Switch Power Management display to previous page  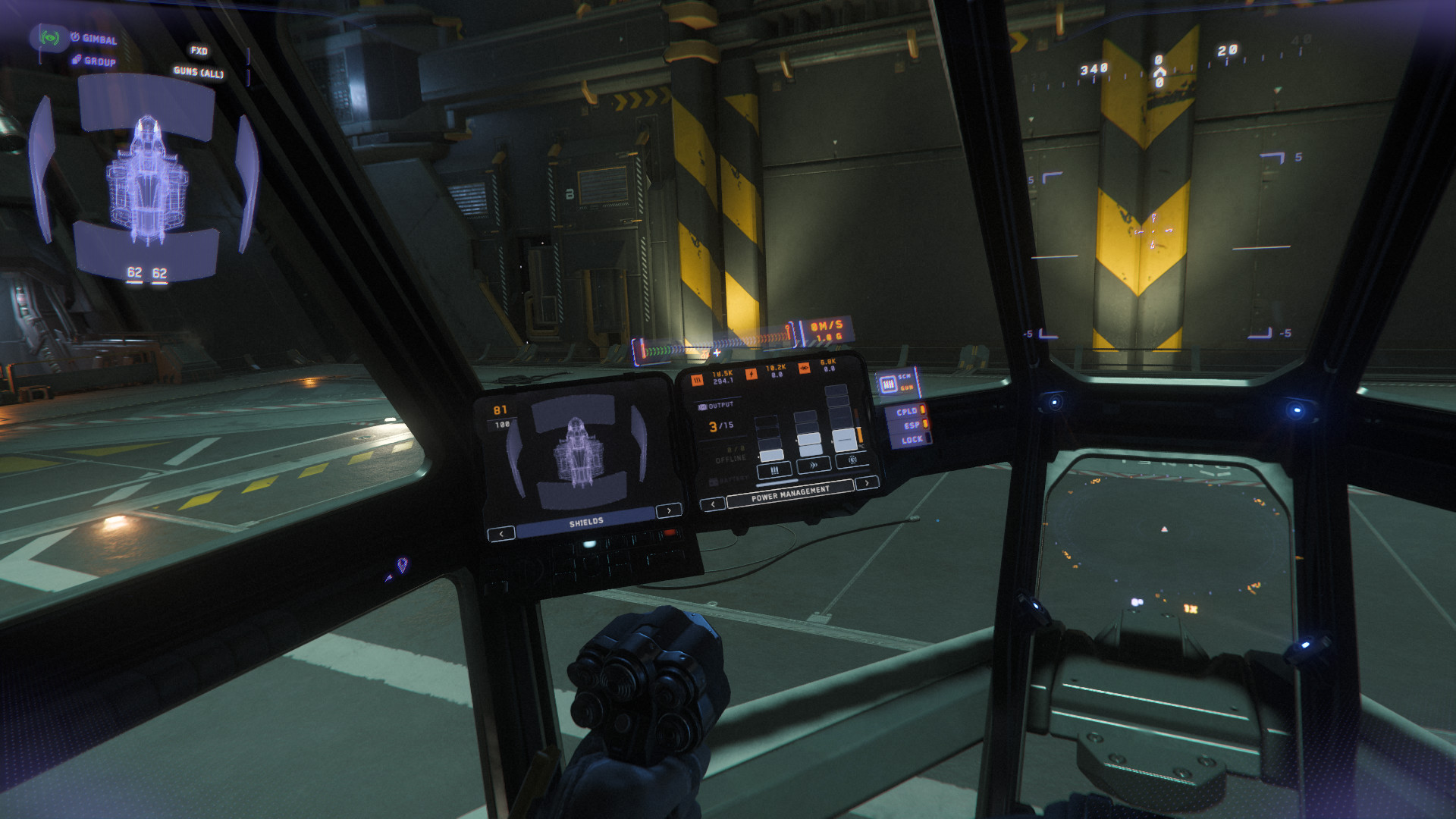point(712,504)
